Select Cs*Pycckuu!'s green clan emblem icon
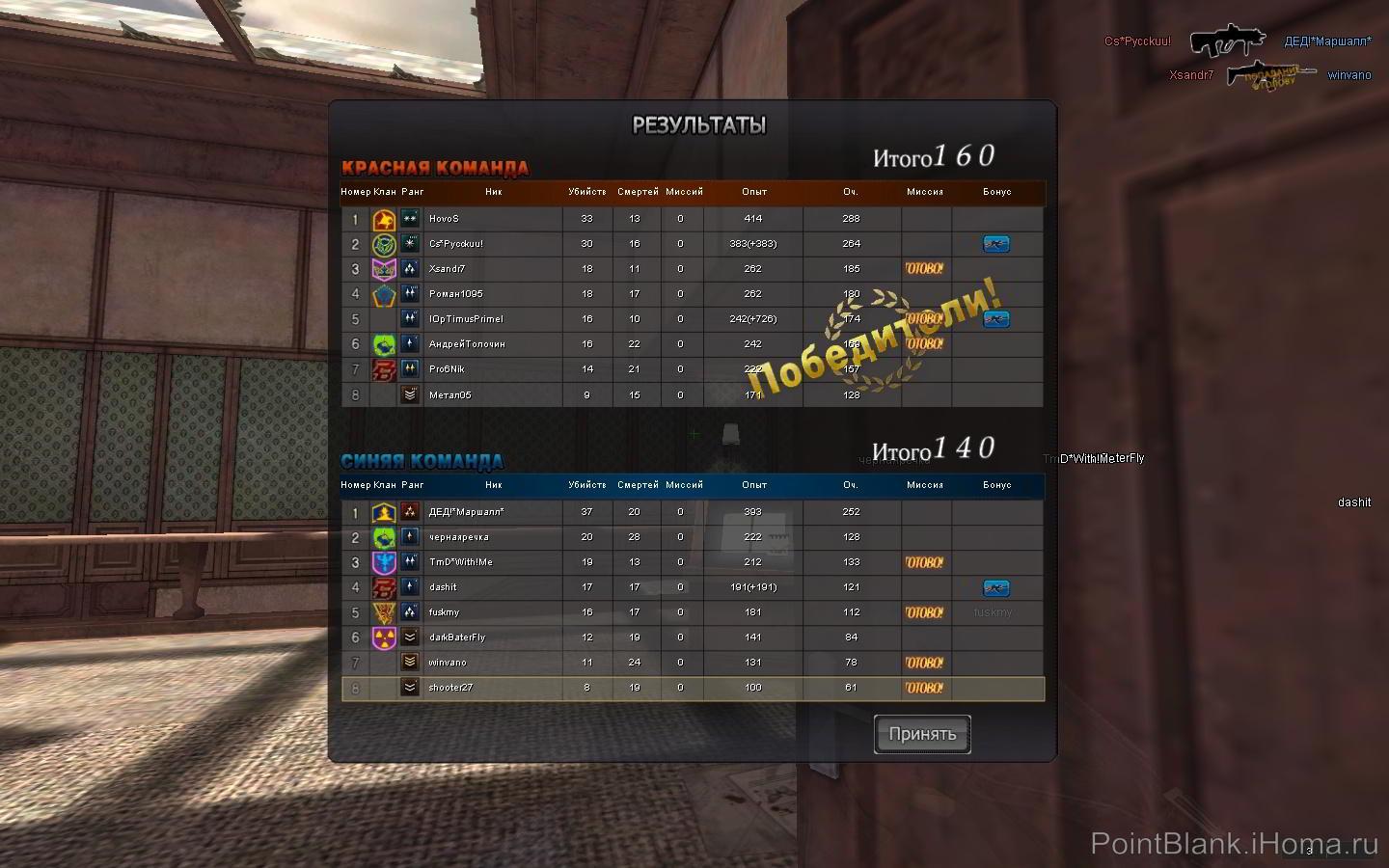 [384, 244]
